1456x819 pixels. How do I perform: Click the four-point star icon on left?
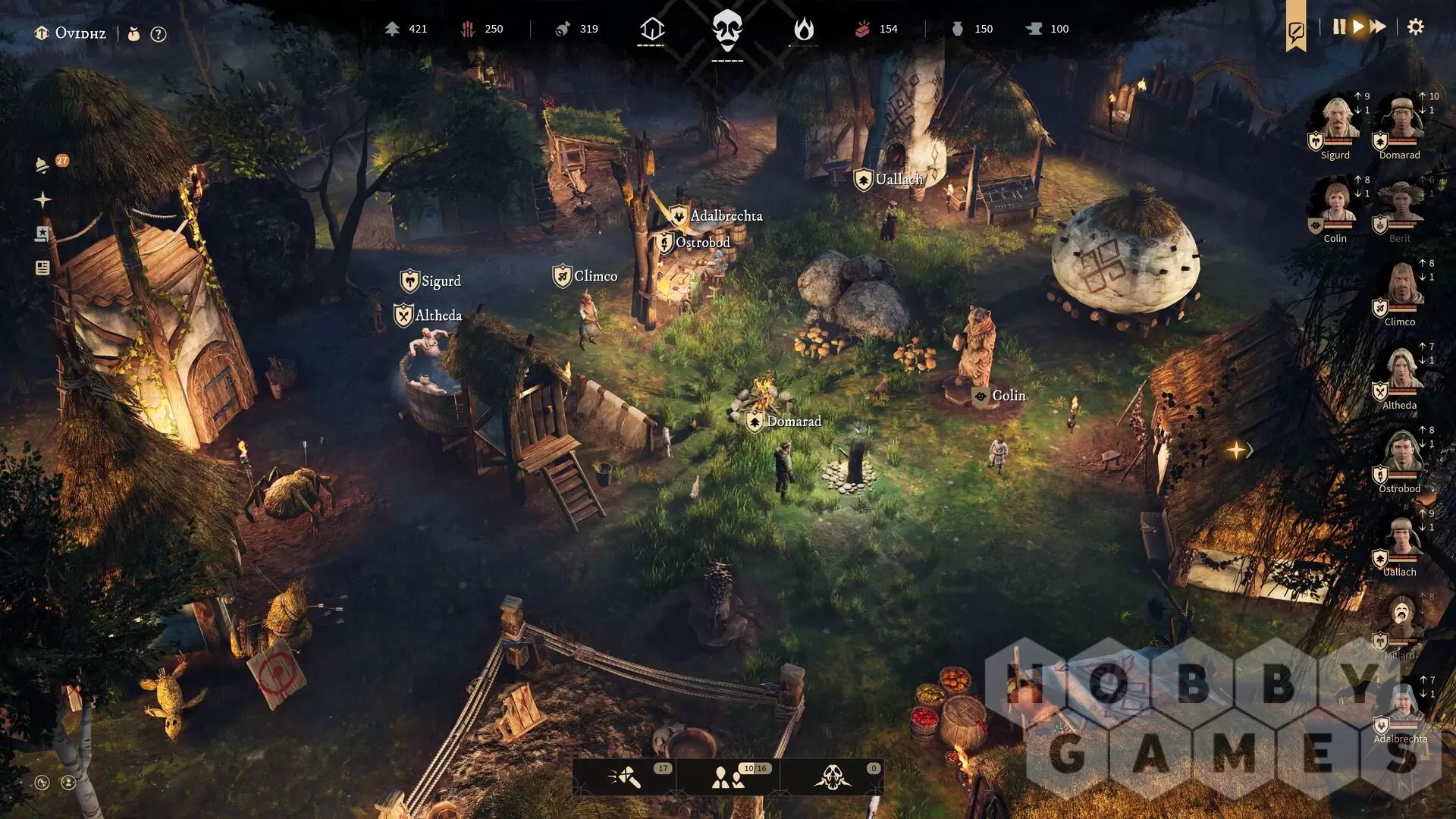[x=42, y=199]
